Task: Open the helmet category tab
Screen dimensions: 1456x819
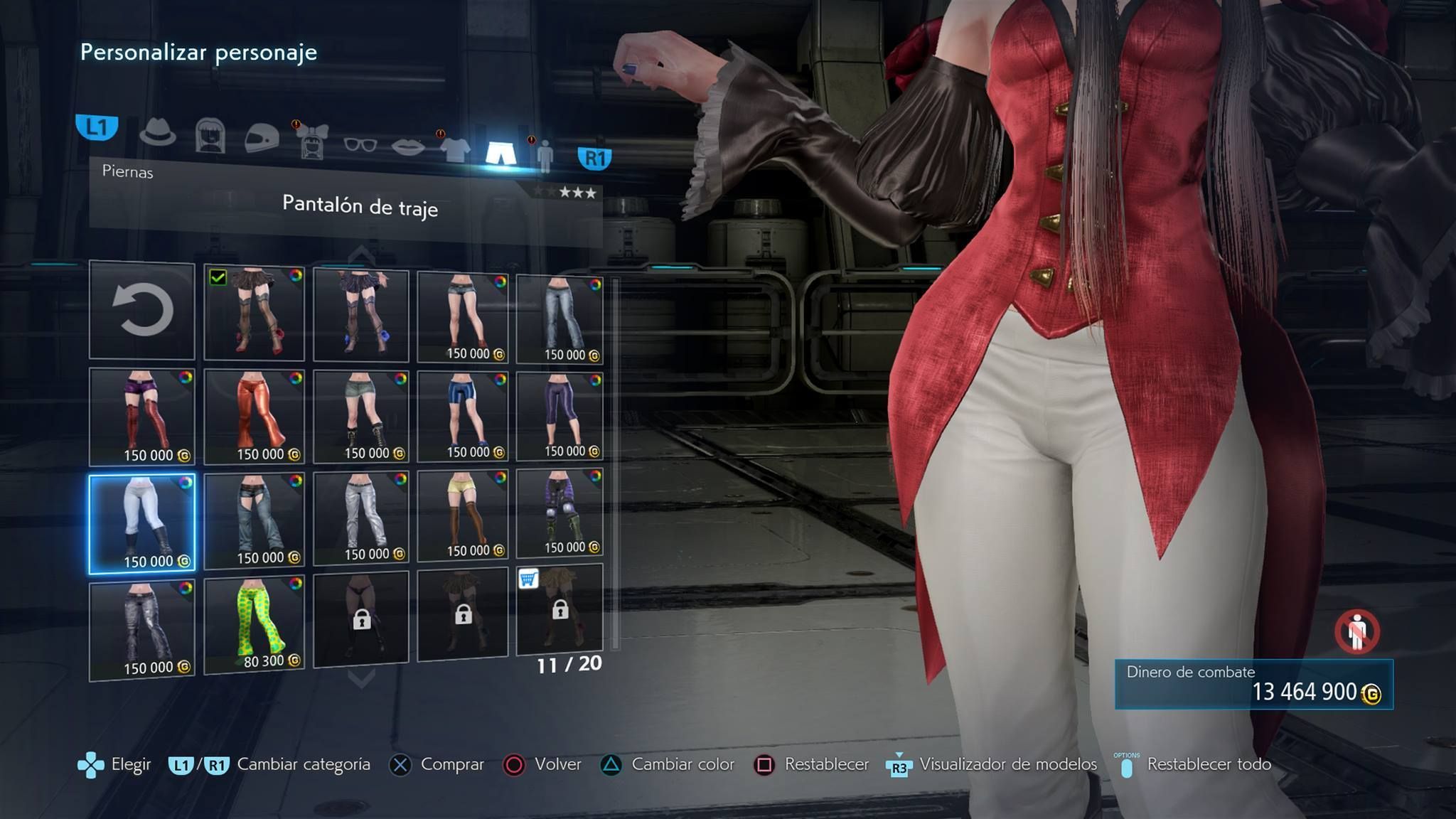Action: (x=262, y=136)
